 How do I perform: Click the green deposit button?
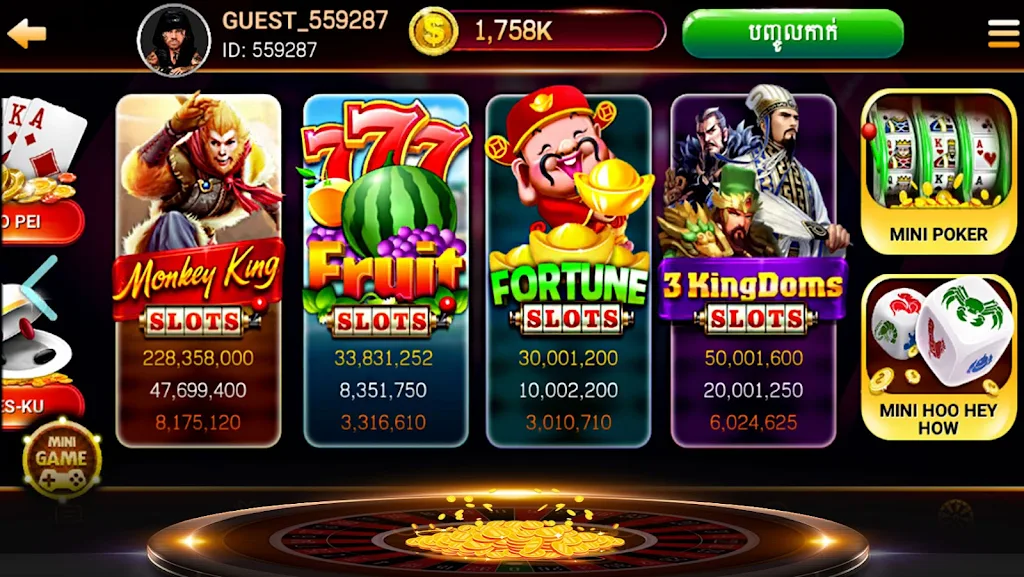[792, 33]
